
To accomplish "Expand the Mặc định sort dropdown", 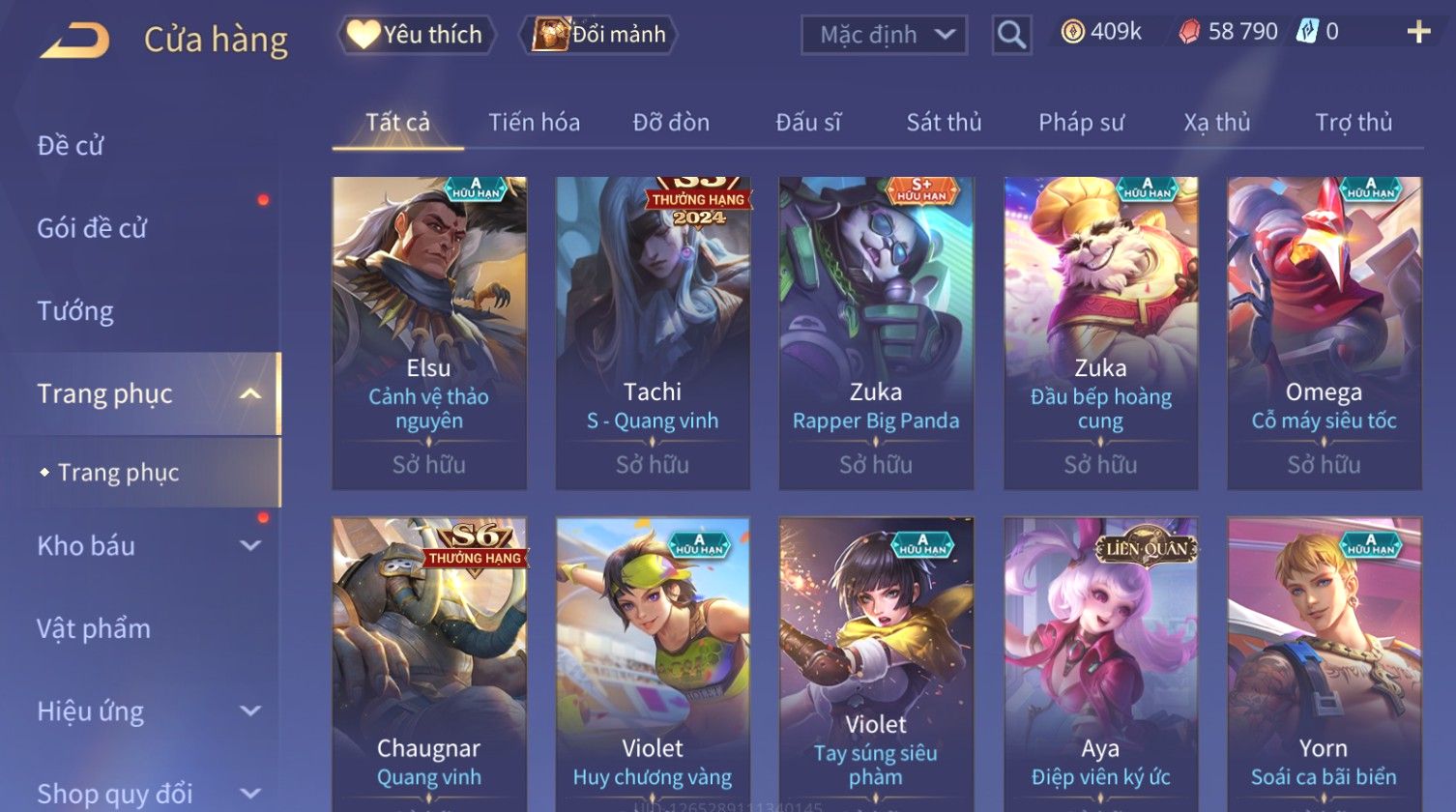I will (884, 36).
